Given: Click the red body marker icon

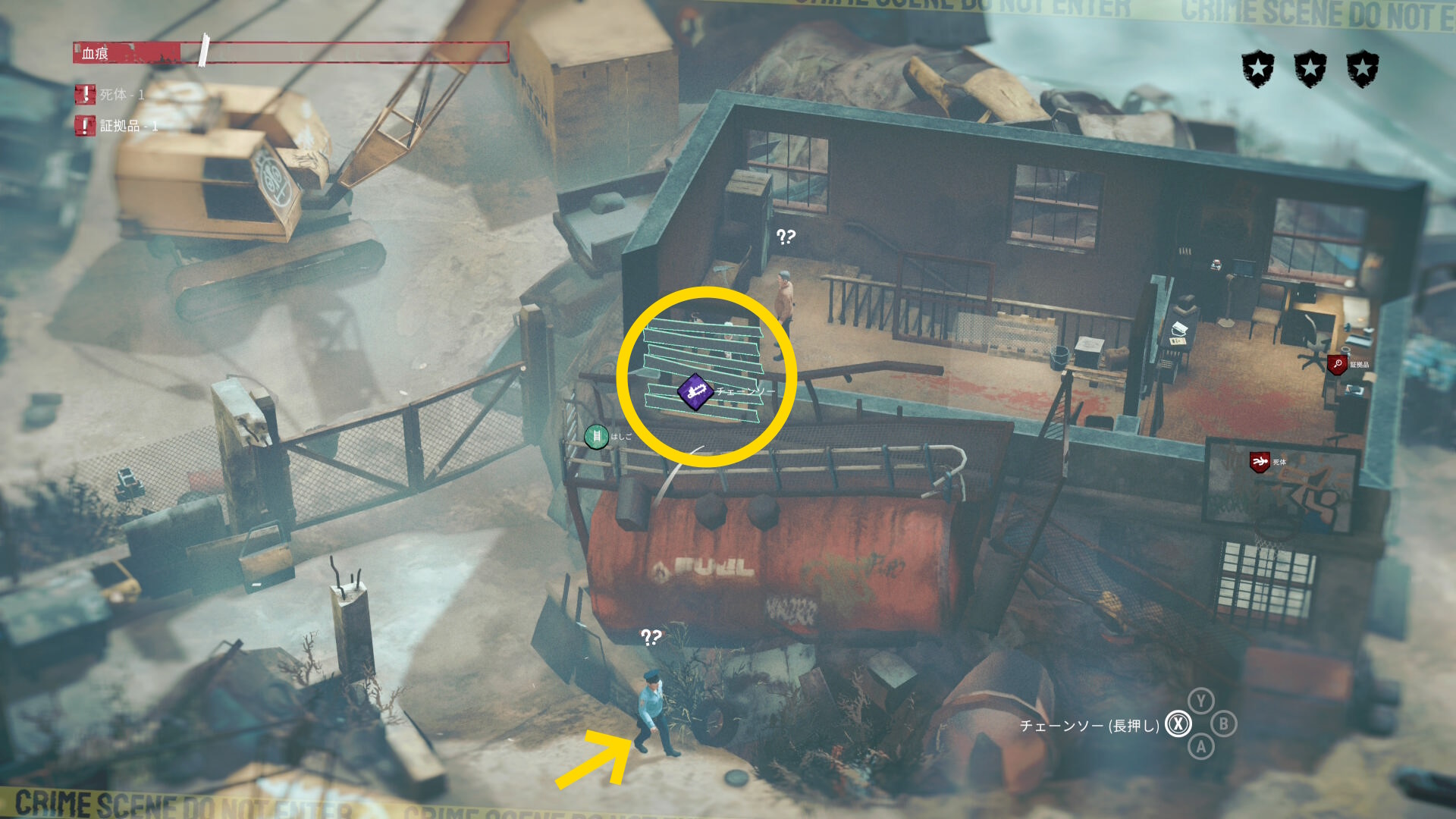Looking at the screenshot, I should 1260,462.
